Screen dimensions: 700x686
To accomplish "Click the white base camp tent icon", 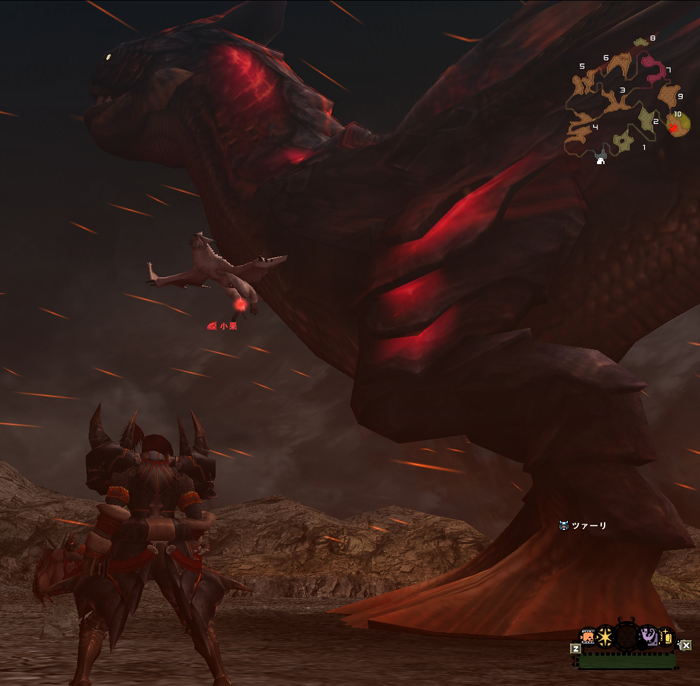I will (600, 159).
